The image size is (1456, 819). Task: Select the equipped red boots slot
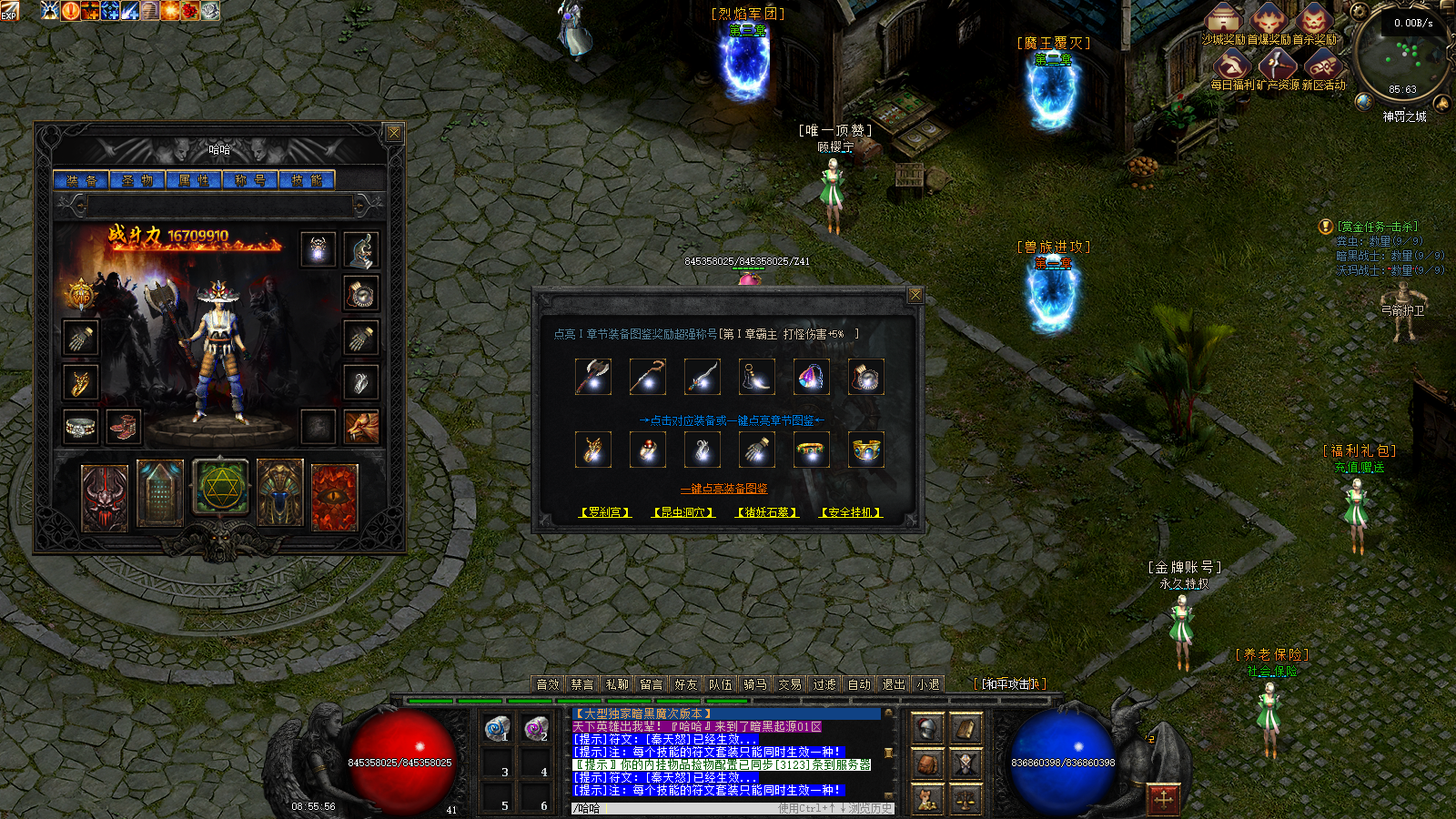click(123, 426)
